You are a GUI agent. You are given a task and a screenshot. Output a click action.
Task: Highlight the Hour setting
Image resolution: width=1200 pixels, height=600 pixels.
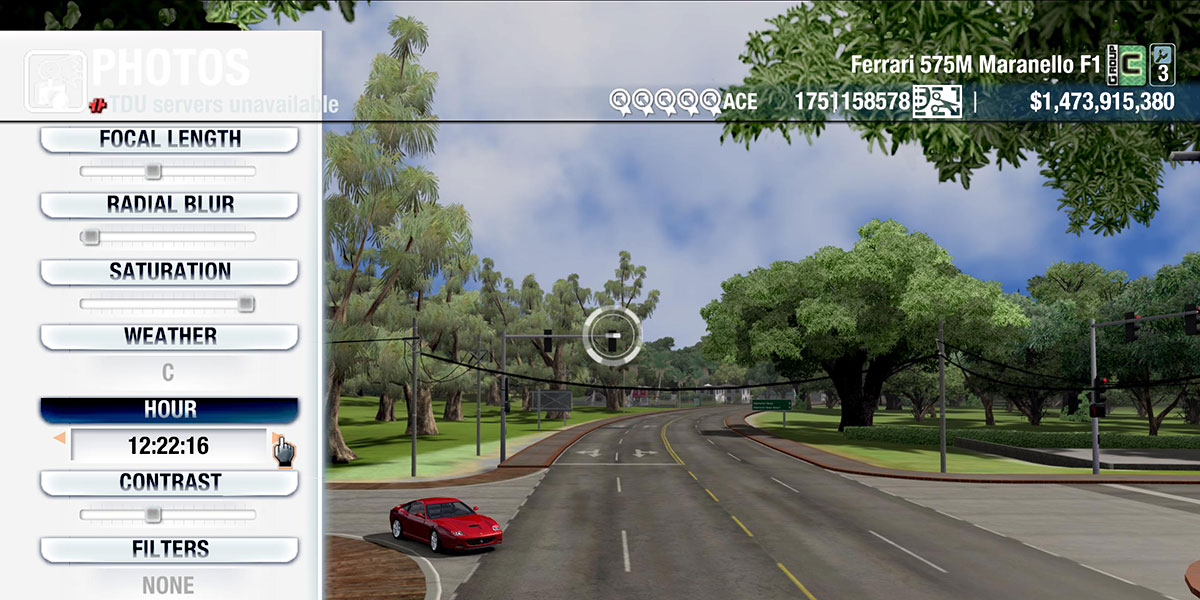click(169, 410)
